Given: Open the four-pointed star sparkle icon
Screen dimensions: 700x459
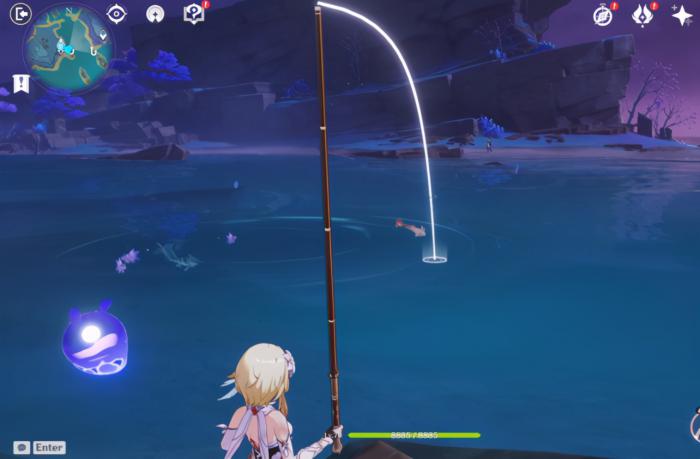Looking at the screenshot, I should click(682, 15).
